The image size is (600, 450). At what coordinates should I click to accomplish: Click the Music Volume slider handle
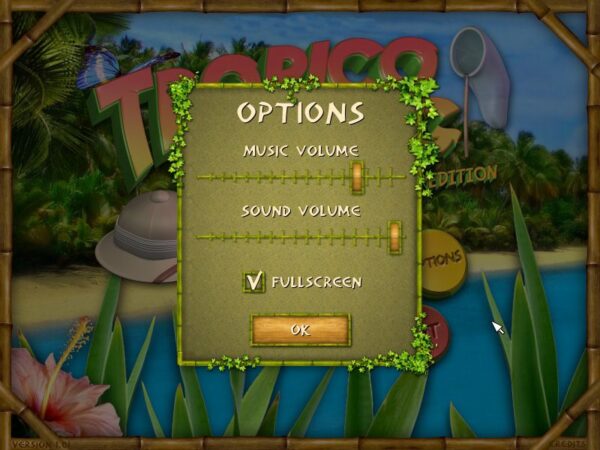point(357,177)
